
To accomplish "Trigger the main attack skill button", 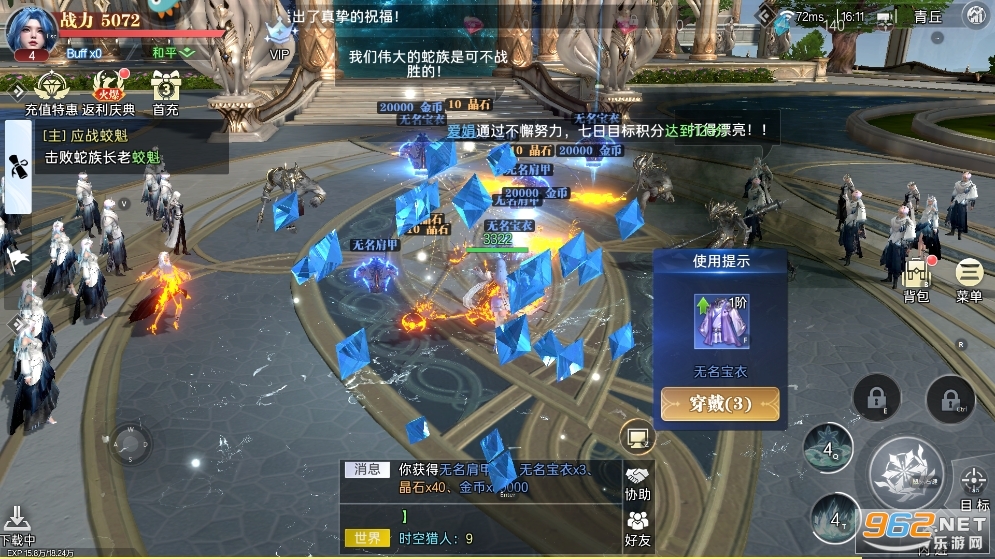I will pyautogui.click(x=906, y=470).
